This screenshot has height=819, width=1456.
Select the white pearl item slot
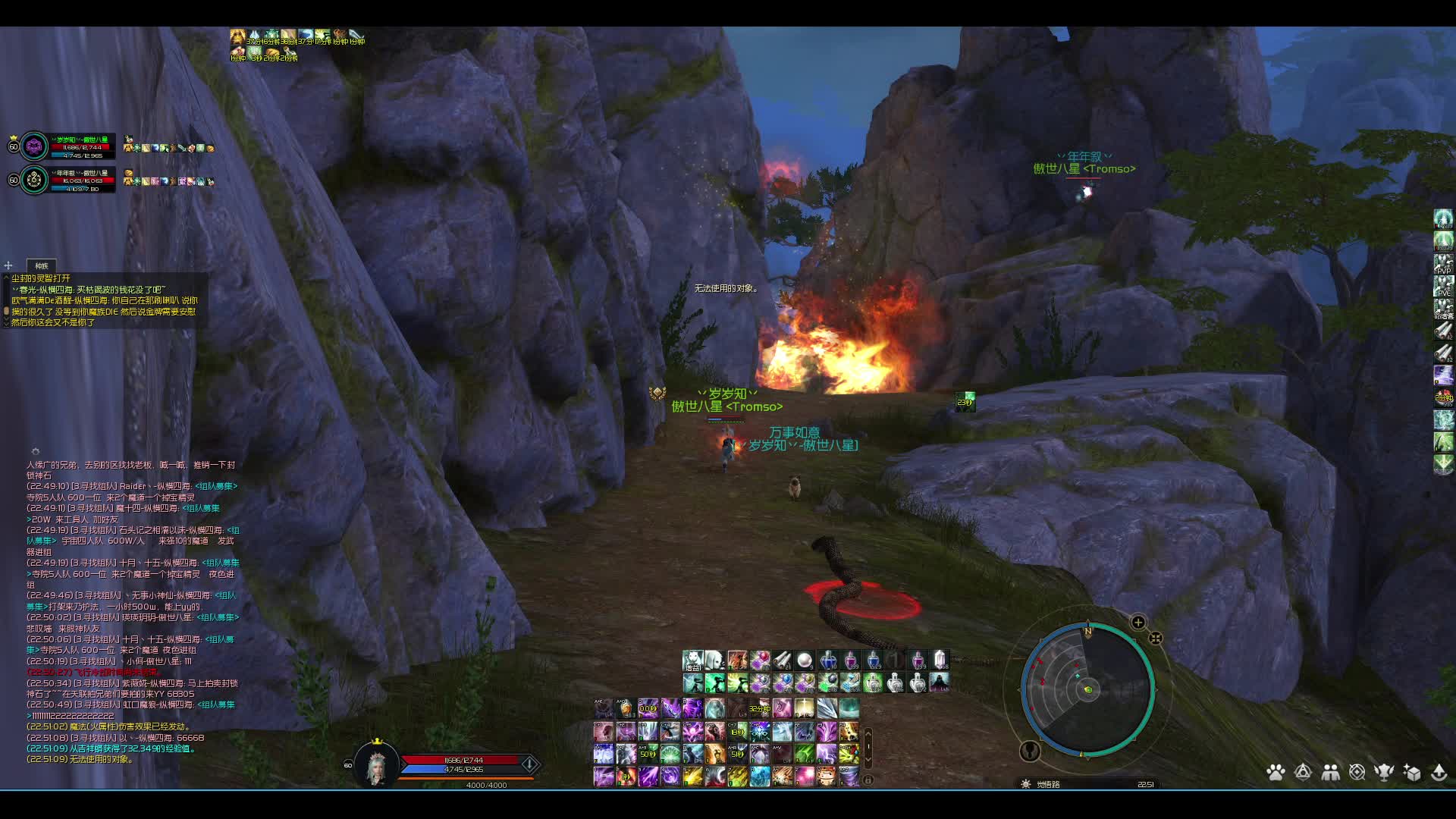point(805,660)
